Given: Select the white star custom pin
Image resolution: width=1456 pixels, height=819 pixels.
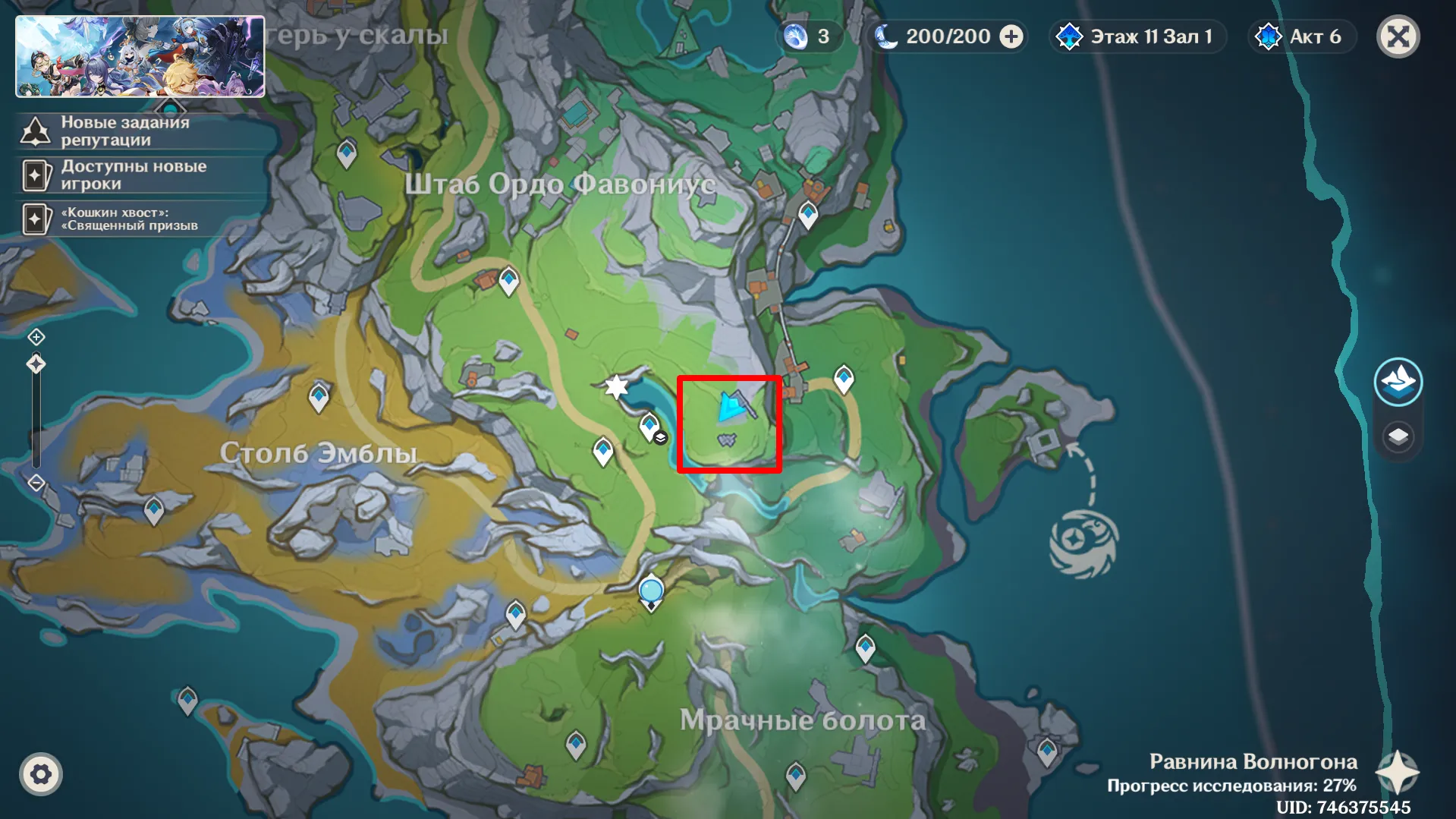Looking at the screenshot, I should 616,387.
